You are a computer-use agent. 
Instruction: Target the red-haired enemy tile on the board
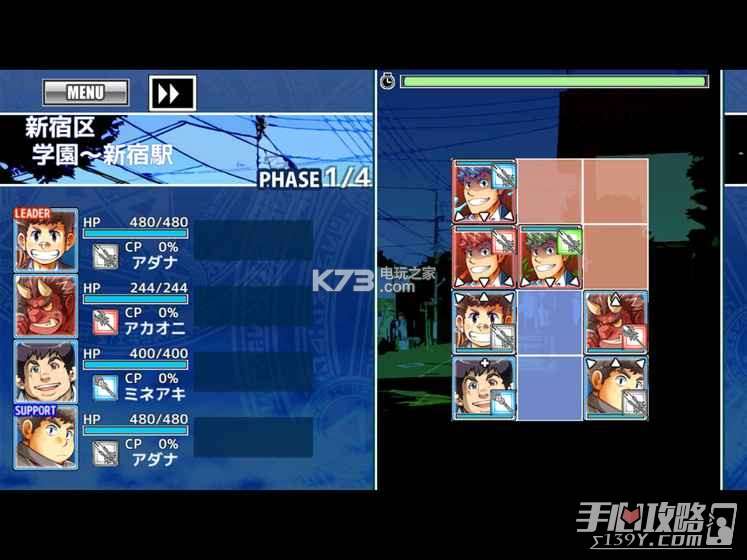click(485, 257)
